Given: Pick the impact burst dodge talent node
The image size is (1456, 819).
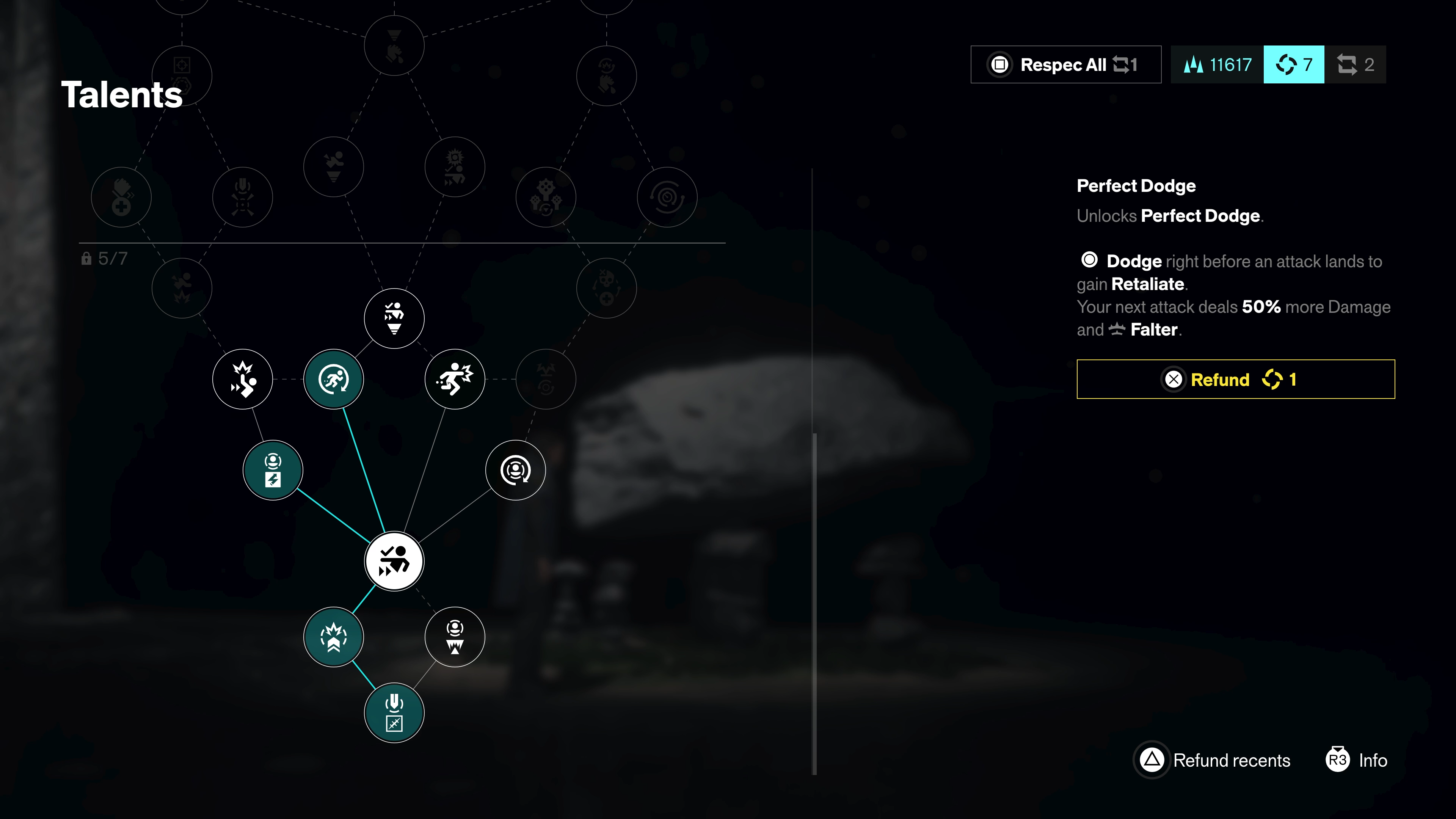Looking at the screenshot, I should (243, 379).
